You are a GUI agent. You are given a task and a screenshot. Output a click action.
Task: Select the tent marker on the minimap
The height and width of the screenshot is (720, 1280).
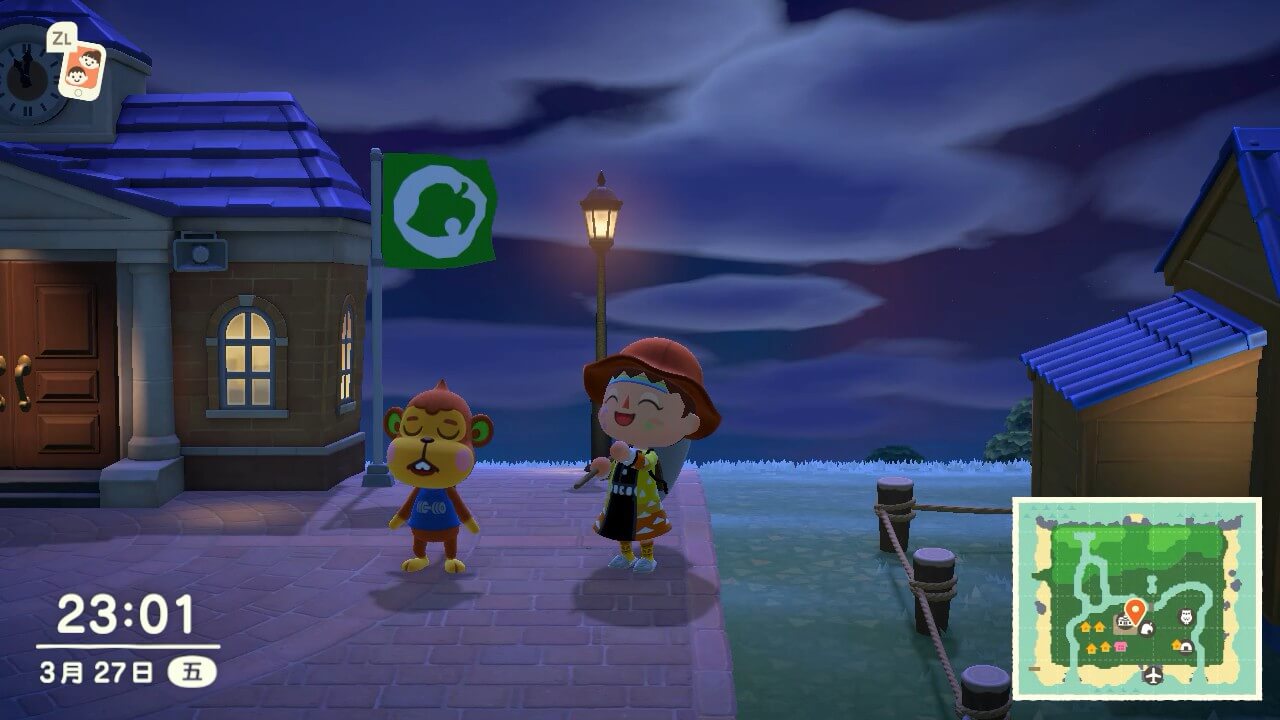click(x=1185, y=645)
